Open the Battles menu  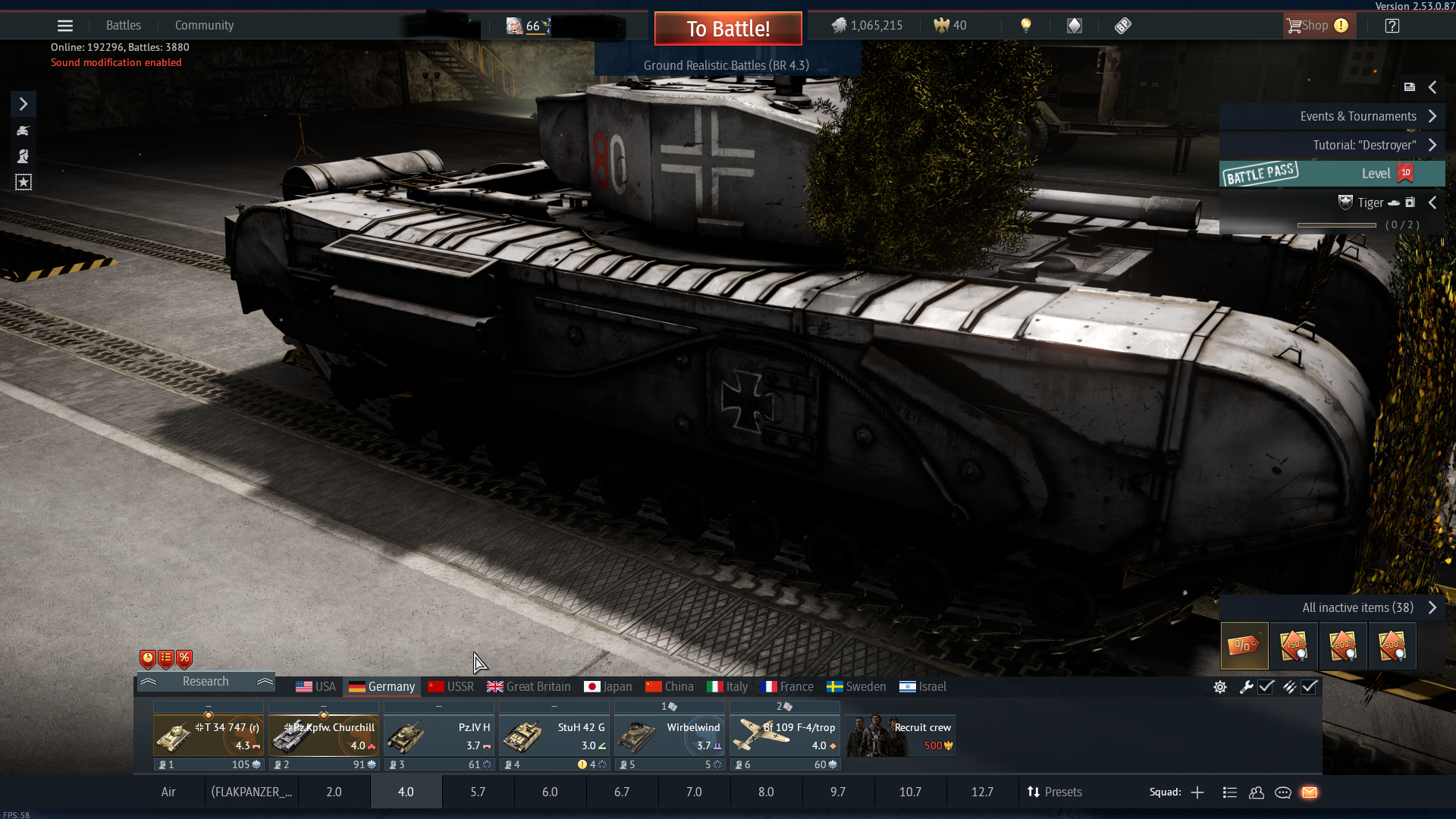124,25
